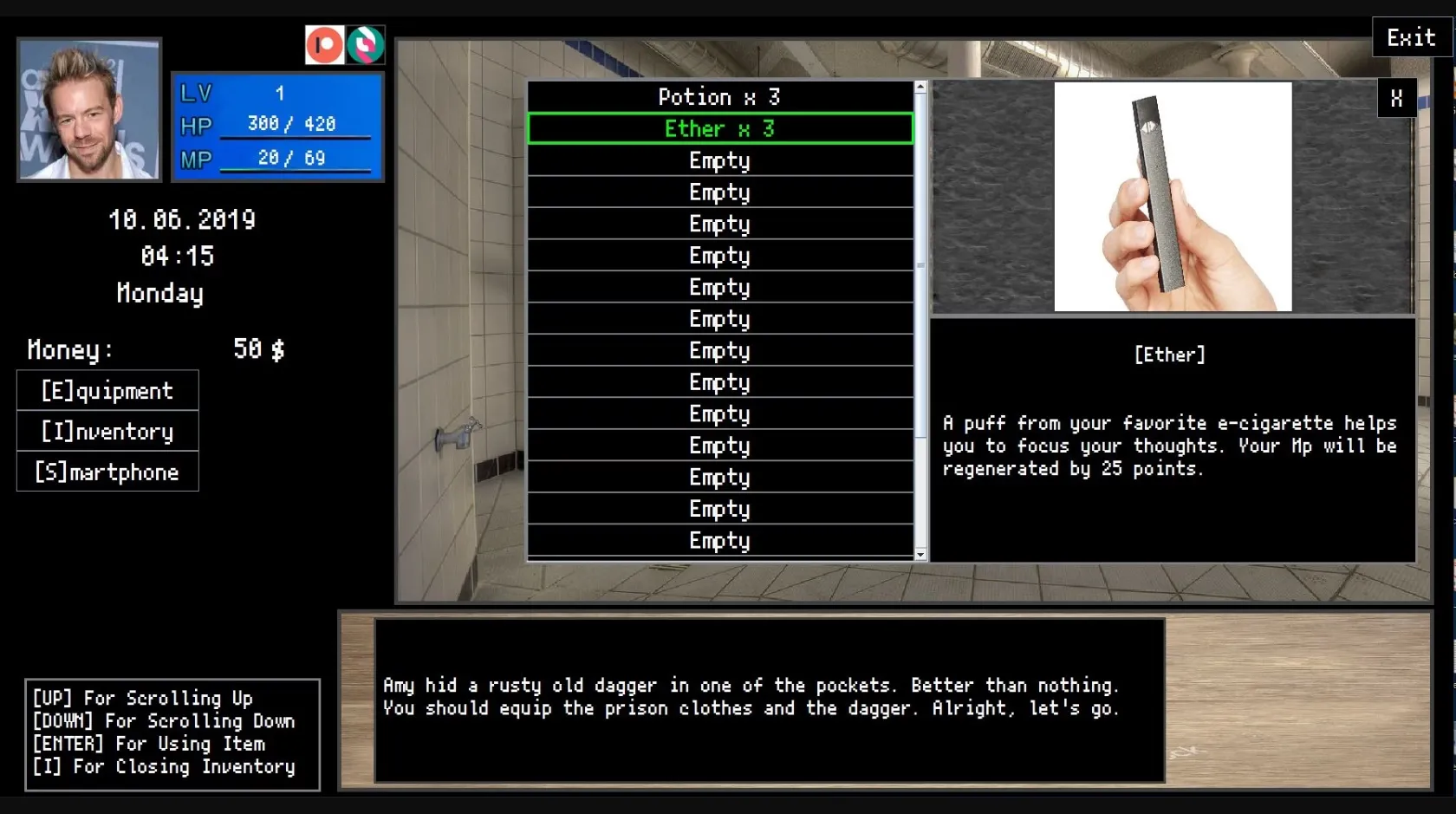Open the [E]quipment menu
Viewport: 1456px width, 814px height.
[107, 390]
